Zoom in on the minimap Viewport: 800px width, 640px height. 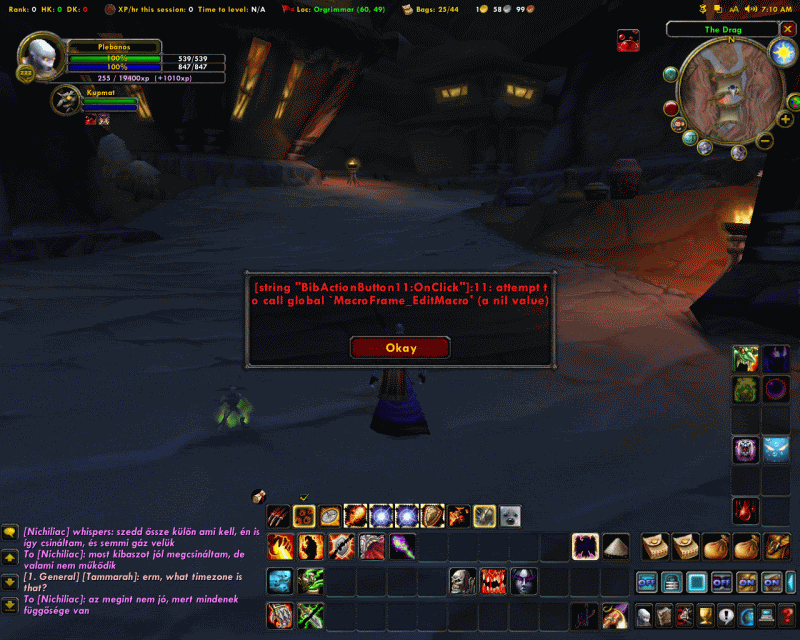click(x=785, y=119)
